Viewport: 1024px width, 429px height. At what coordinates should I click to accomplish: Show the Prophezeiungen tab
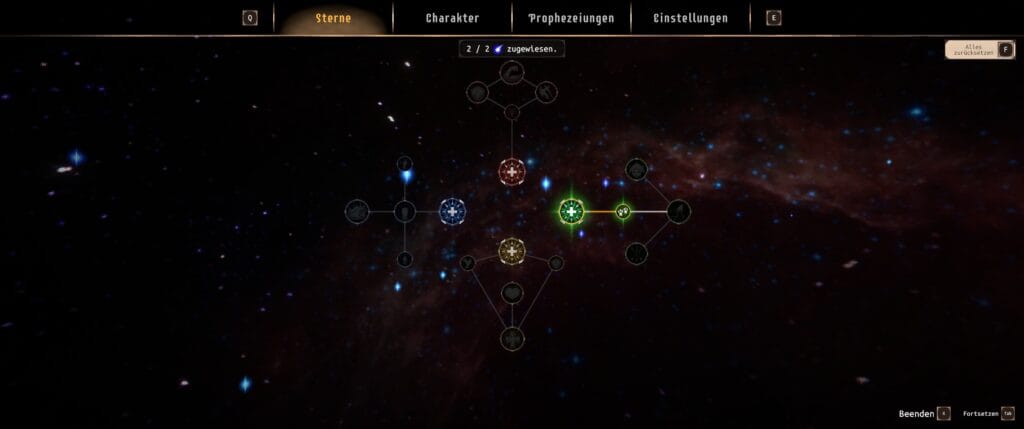pos(571,18)
